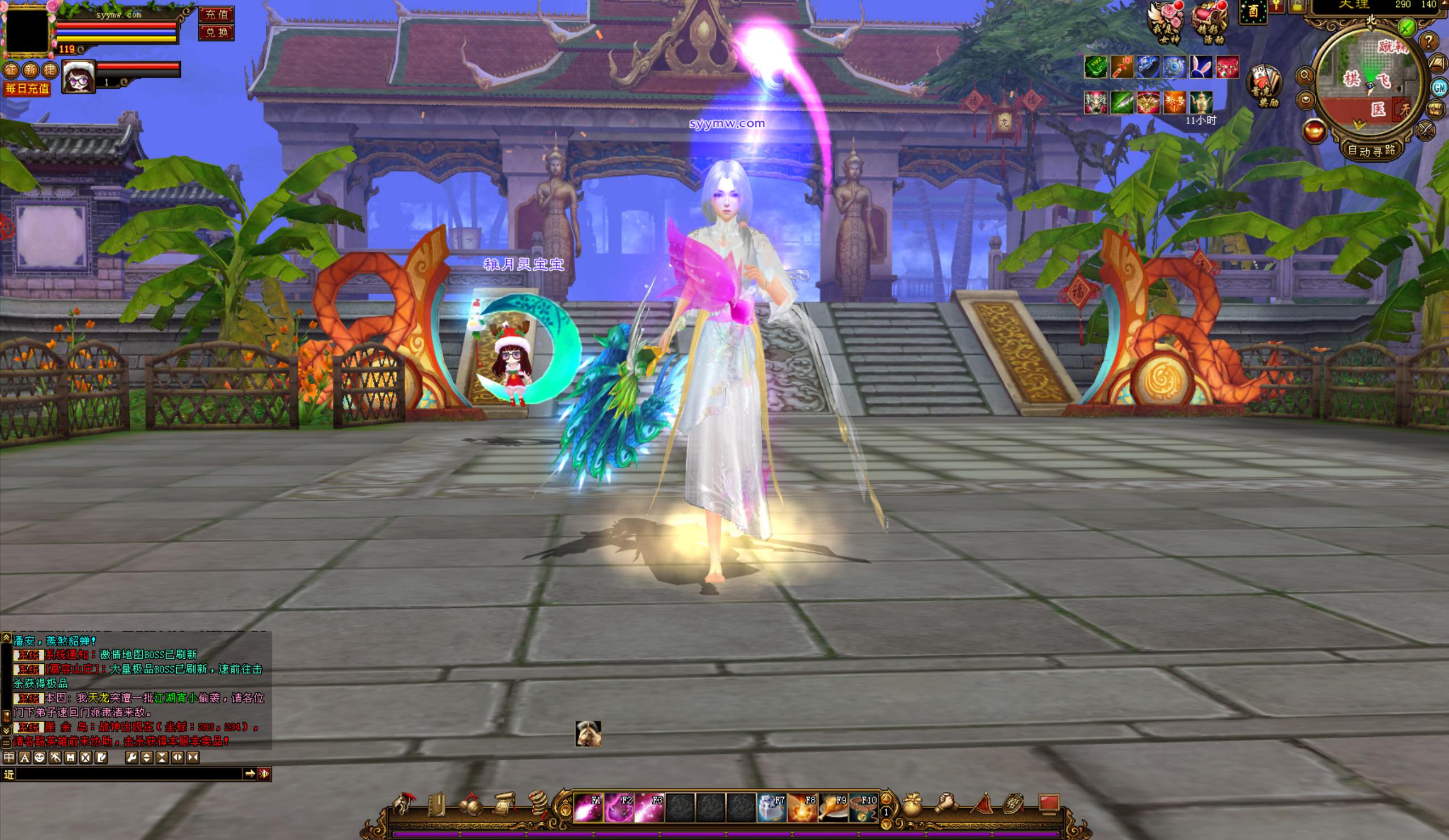Screen dimensions: 1449x840
Task: Open the scroll quest icon in toolbar
Action: (504, 804)
